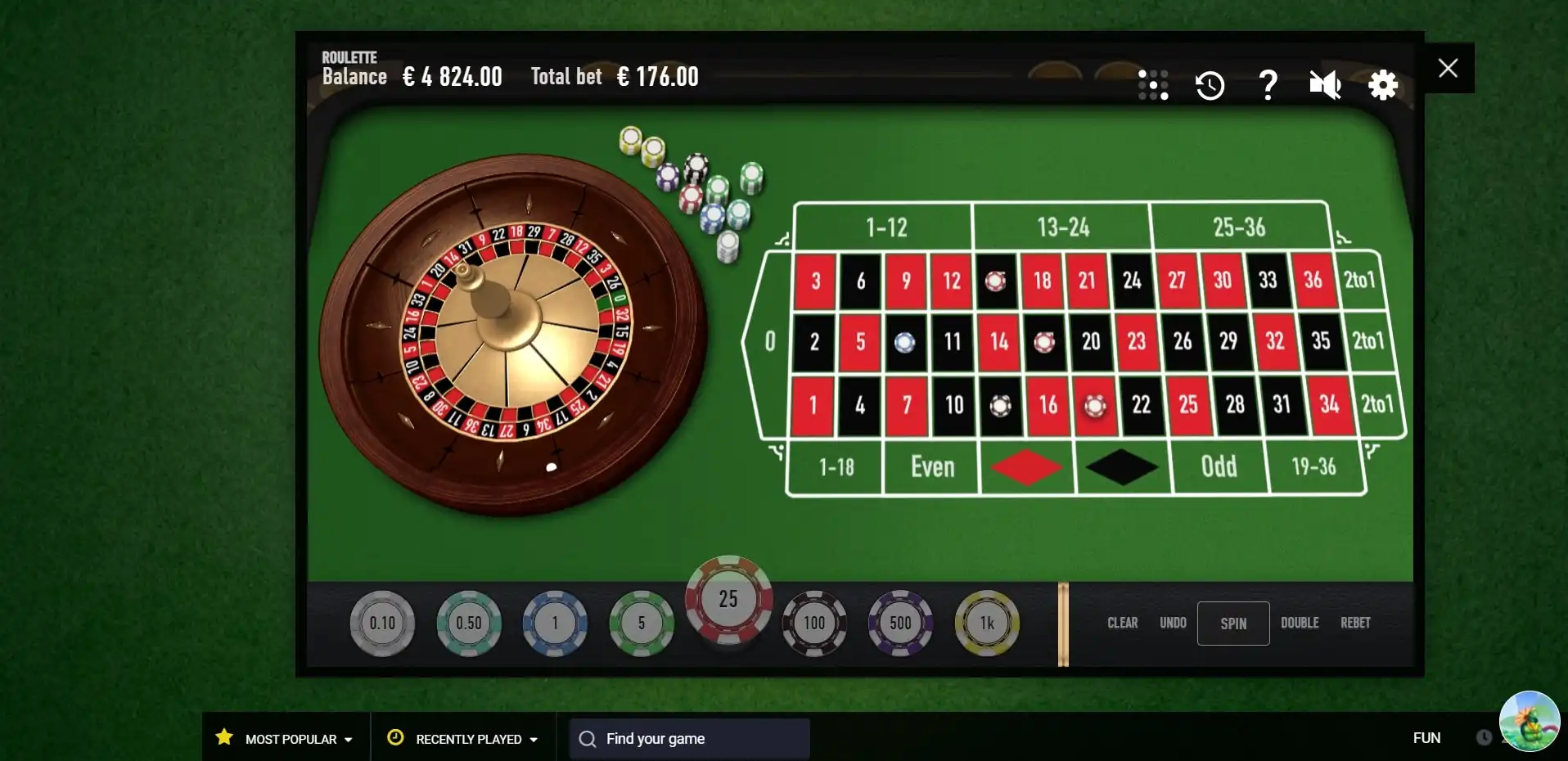Viewport: 1568px width, 761px height.
Task: Place a chip on Even
Action: (932, 467)
